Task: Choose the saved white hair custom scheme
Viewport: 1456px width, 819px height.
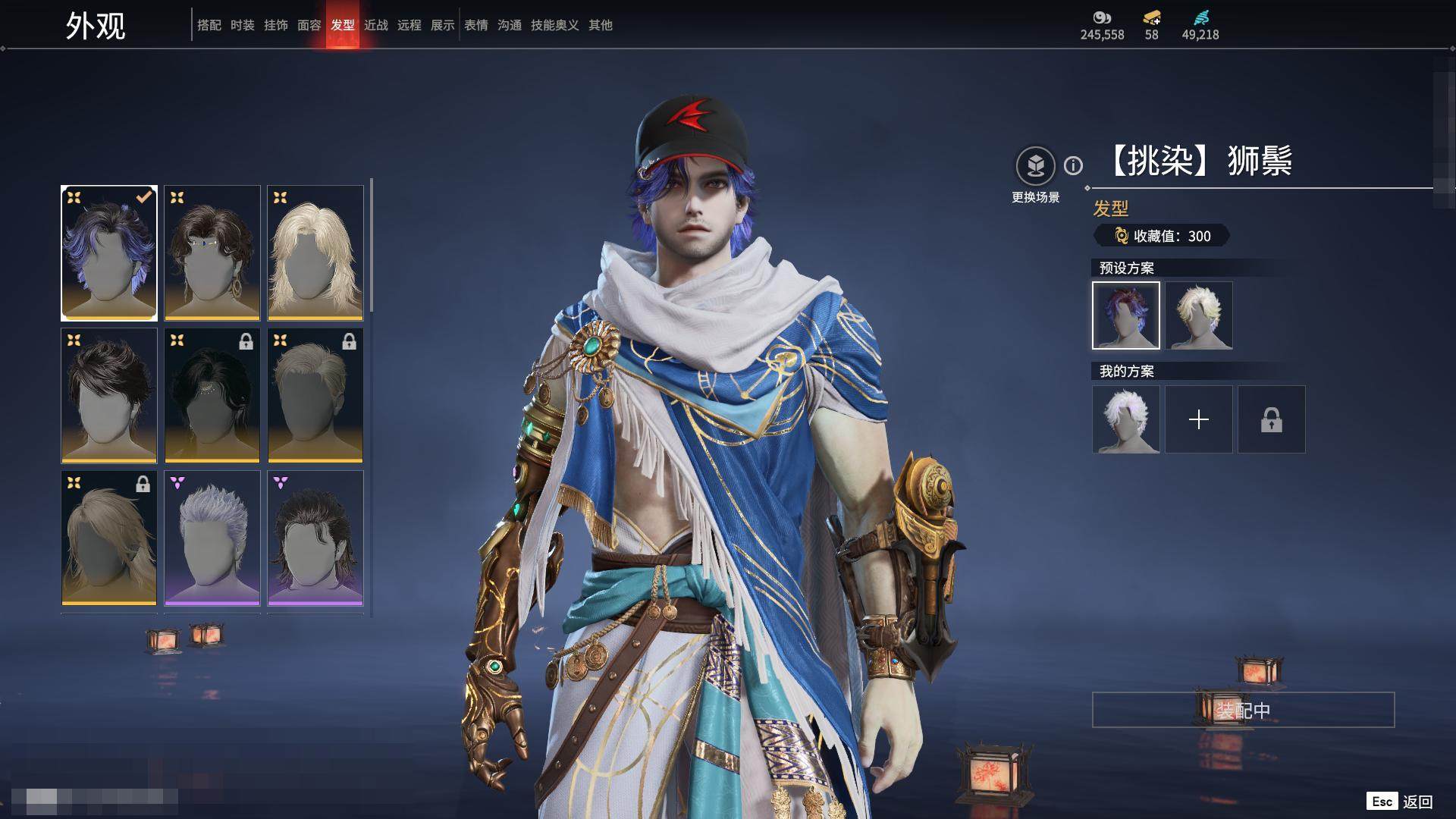Action: pos(1125,419)
